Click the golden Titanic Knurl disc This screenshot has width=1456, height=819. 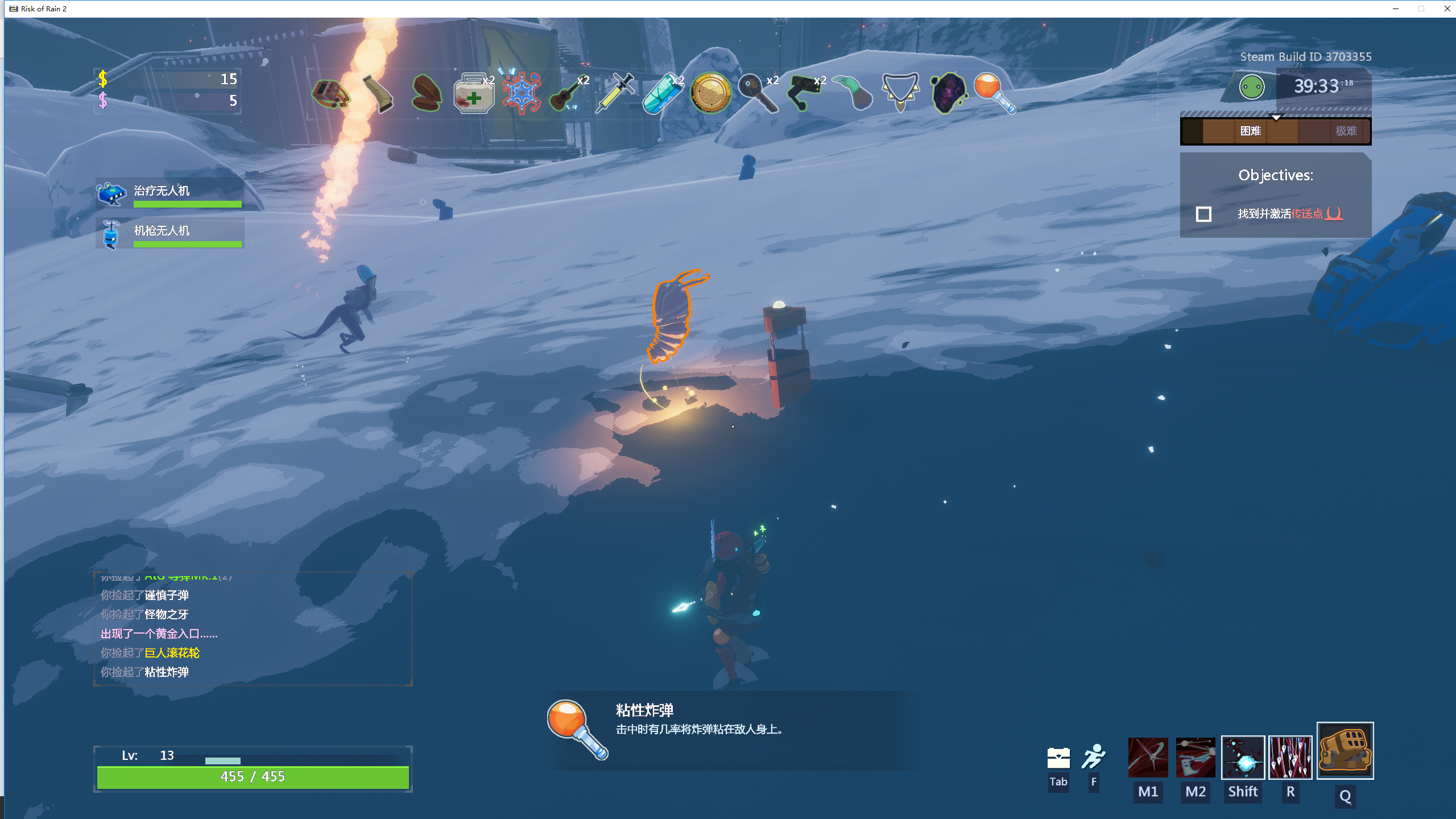[710, 93]
